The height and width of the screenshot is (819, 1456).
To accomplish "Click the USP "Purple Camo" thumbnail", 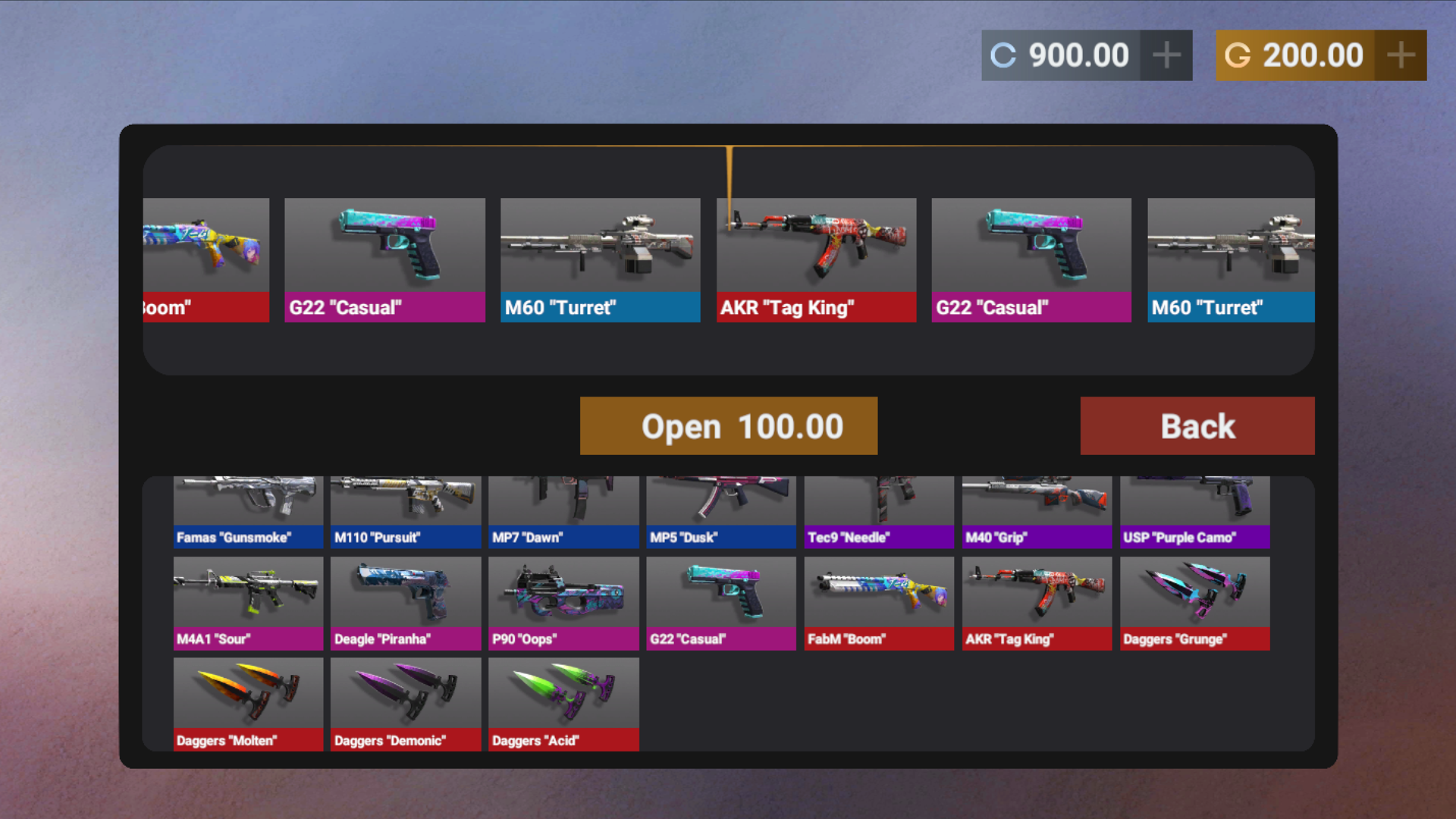I will pyautogui.click(x=1194, y=508).
